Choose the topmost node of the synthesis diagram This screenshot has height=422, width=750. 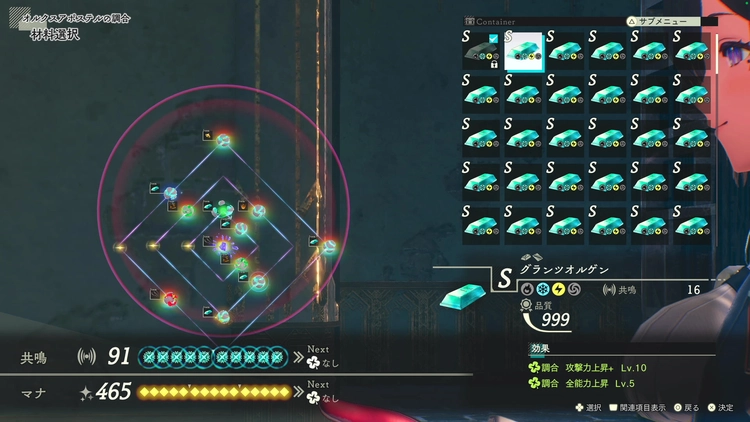pyautogui.click(x=224, y=140)
